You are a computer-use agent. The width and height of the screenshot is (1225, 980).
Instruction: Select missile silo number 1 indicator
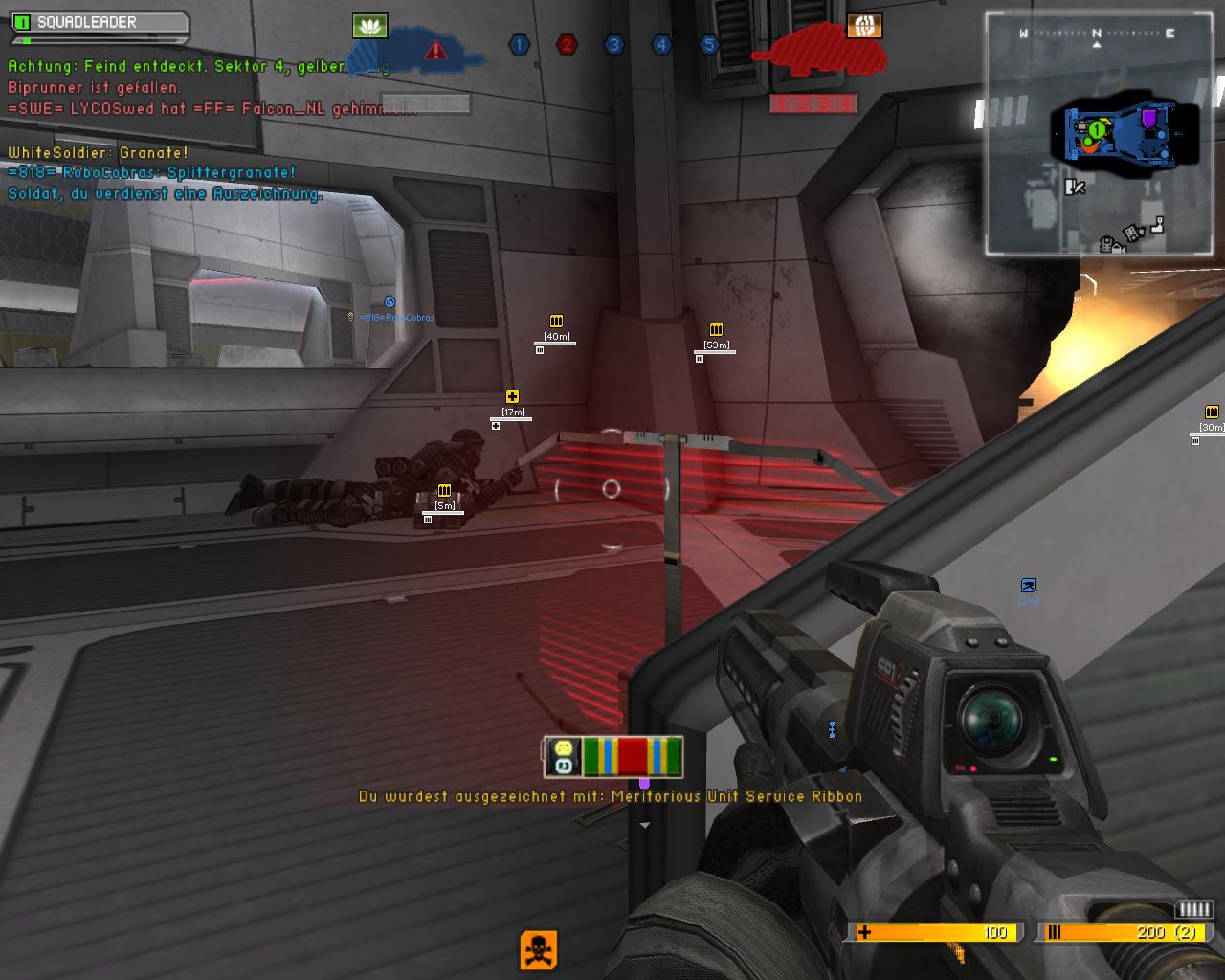(x=519, y=44)
